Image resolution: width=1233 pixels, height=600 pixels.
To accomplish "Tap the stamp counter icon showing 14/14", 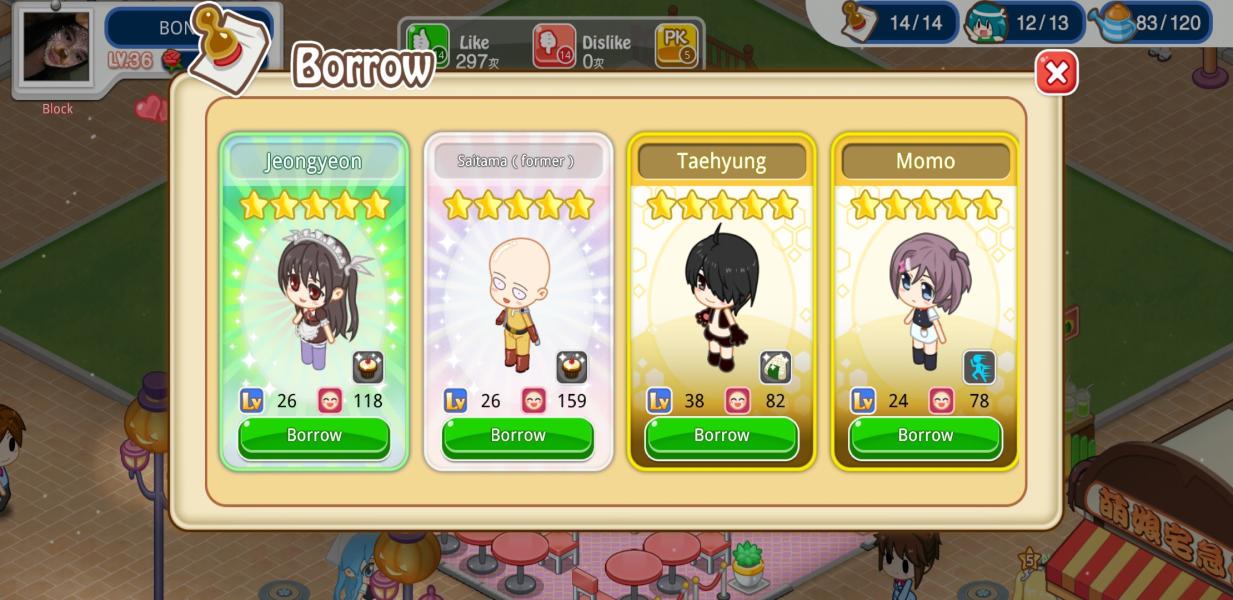I will point(859,21).
